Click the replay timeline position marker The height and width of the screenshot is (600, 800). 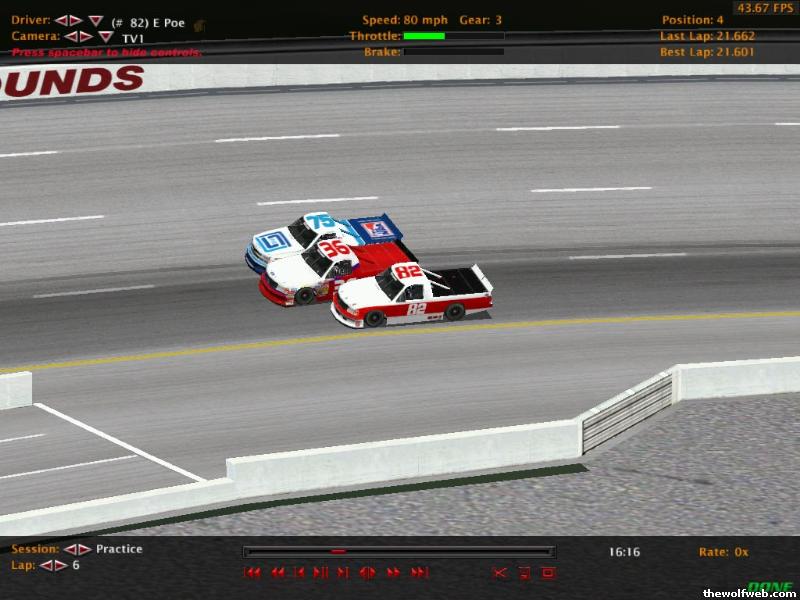pyautogui.click(x=338, y=551)
